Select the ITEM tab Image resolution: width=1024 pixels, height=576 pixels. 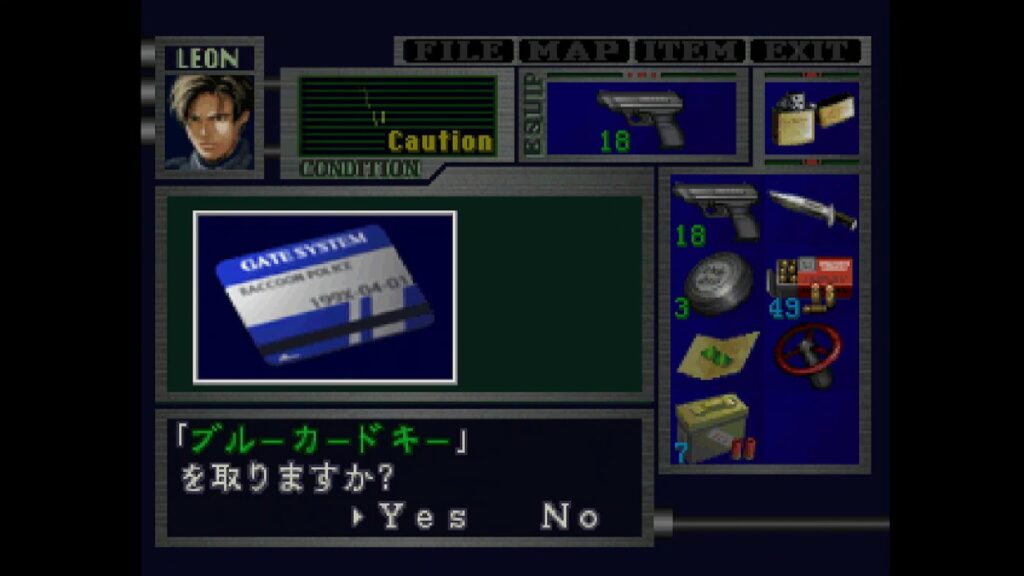[693, 51]
